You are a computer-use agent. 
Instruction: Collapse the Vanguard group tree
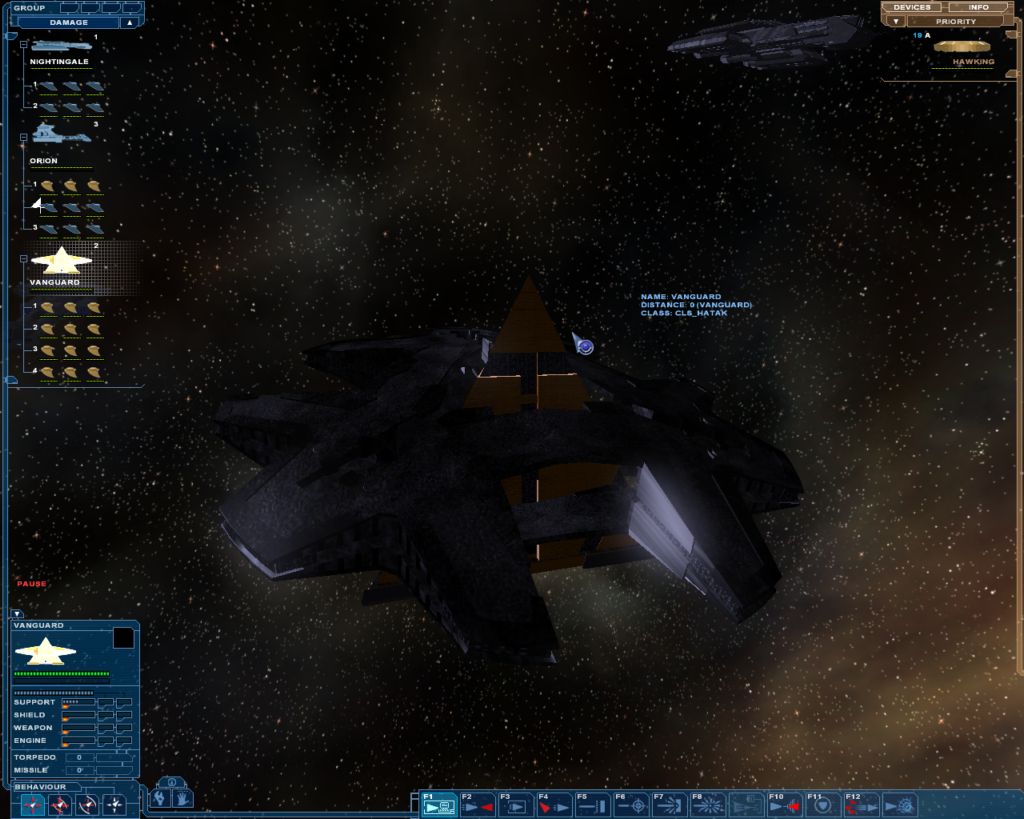pyautogui.click(x=23, y=259)
